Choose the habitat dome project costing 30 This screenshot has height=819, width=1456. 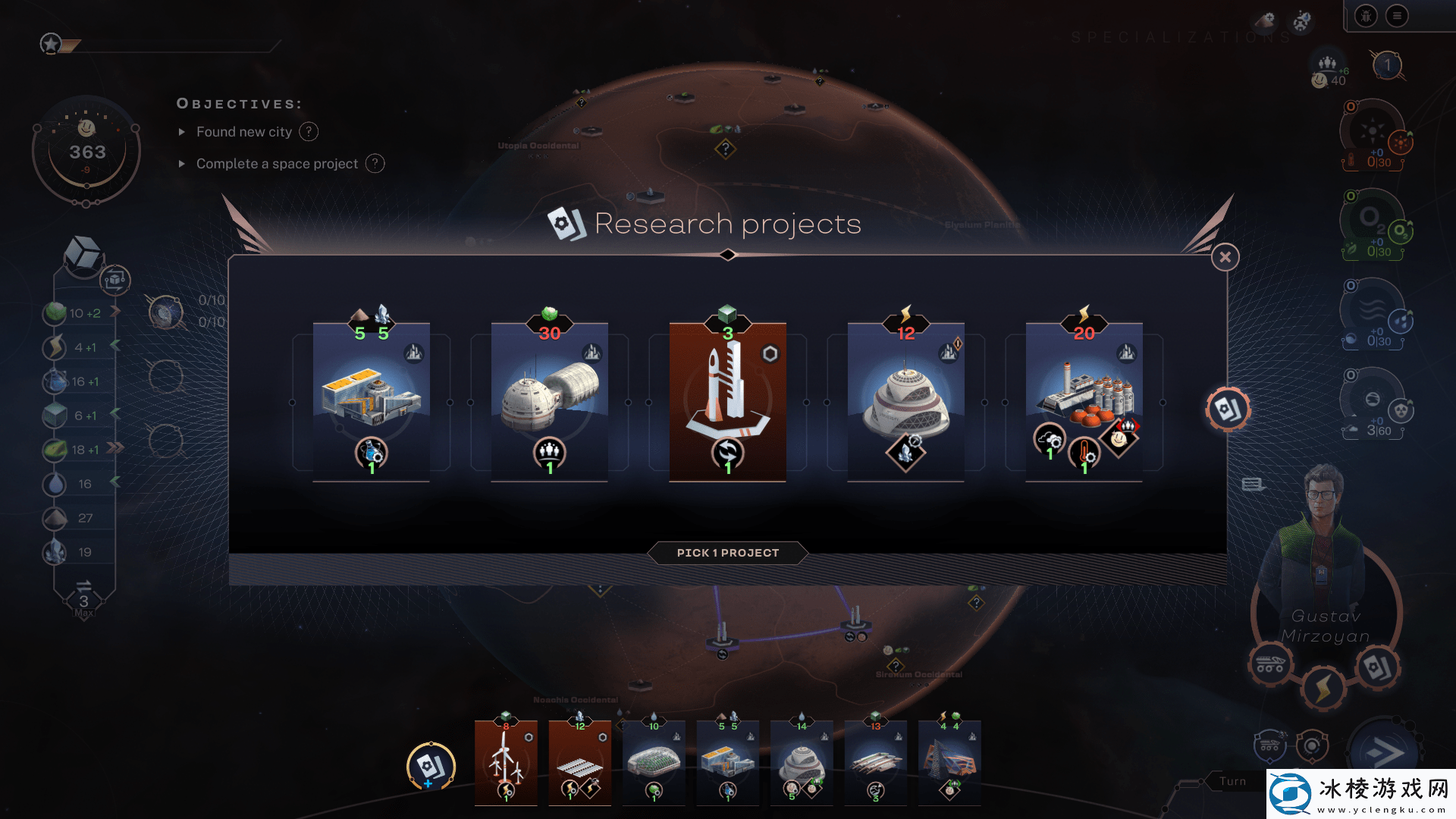coord(550,402)
